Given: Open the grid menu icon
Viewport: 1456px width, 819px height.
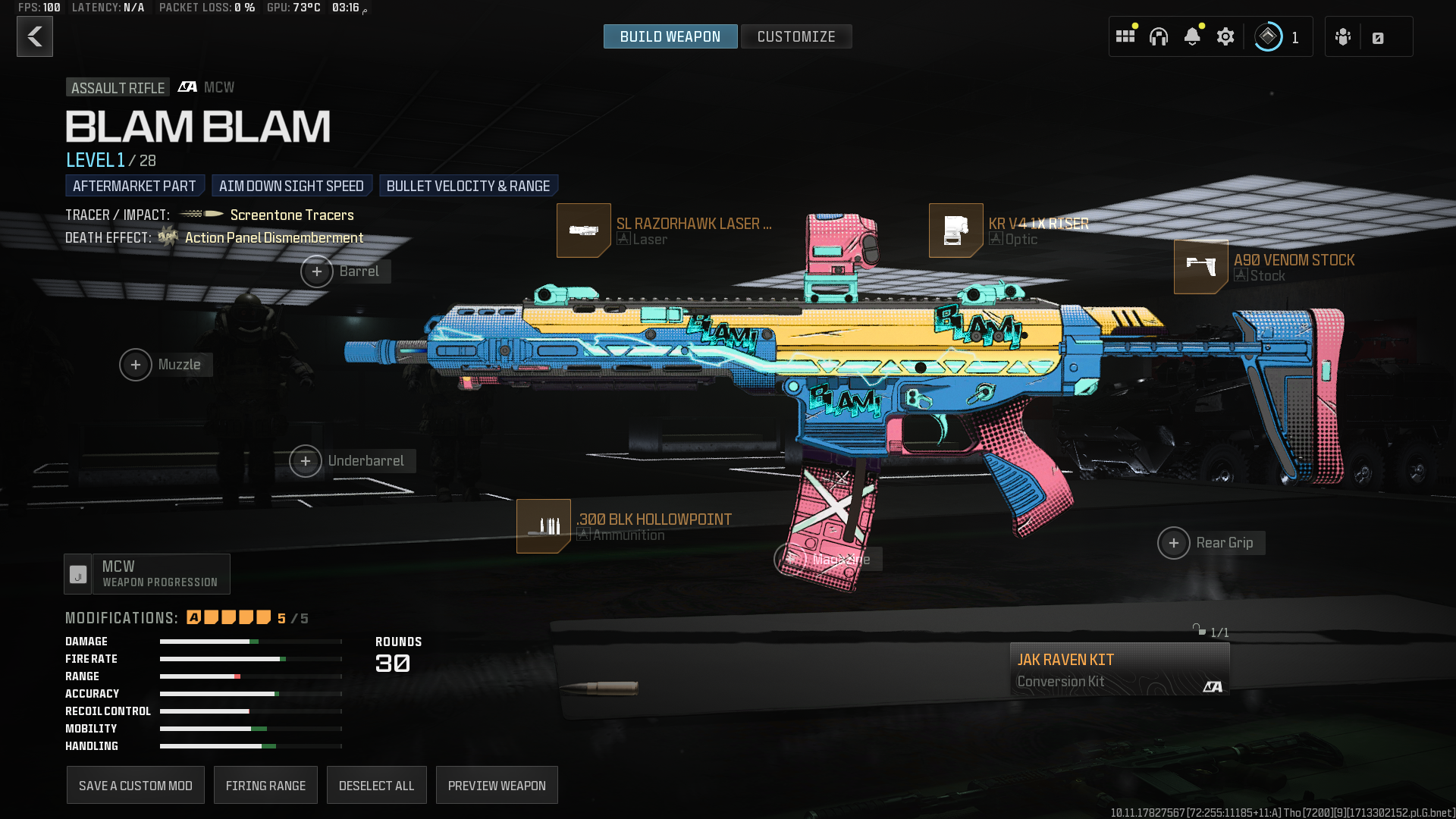Looking at the screenshot, I should click(1125, 36).
